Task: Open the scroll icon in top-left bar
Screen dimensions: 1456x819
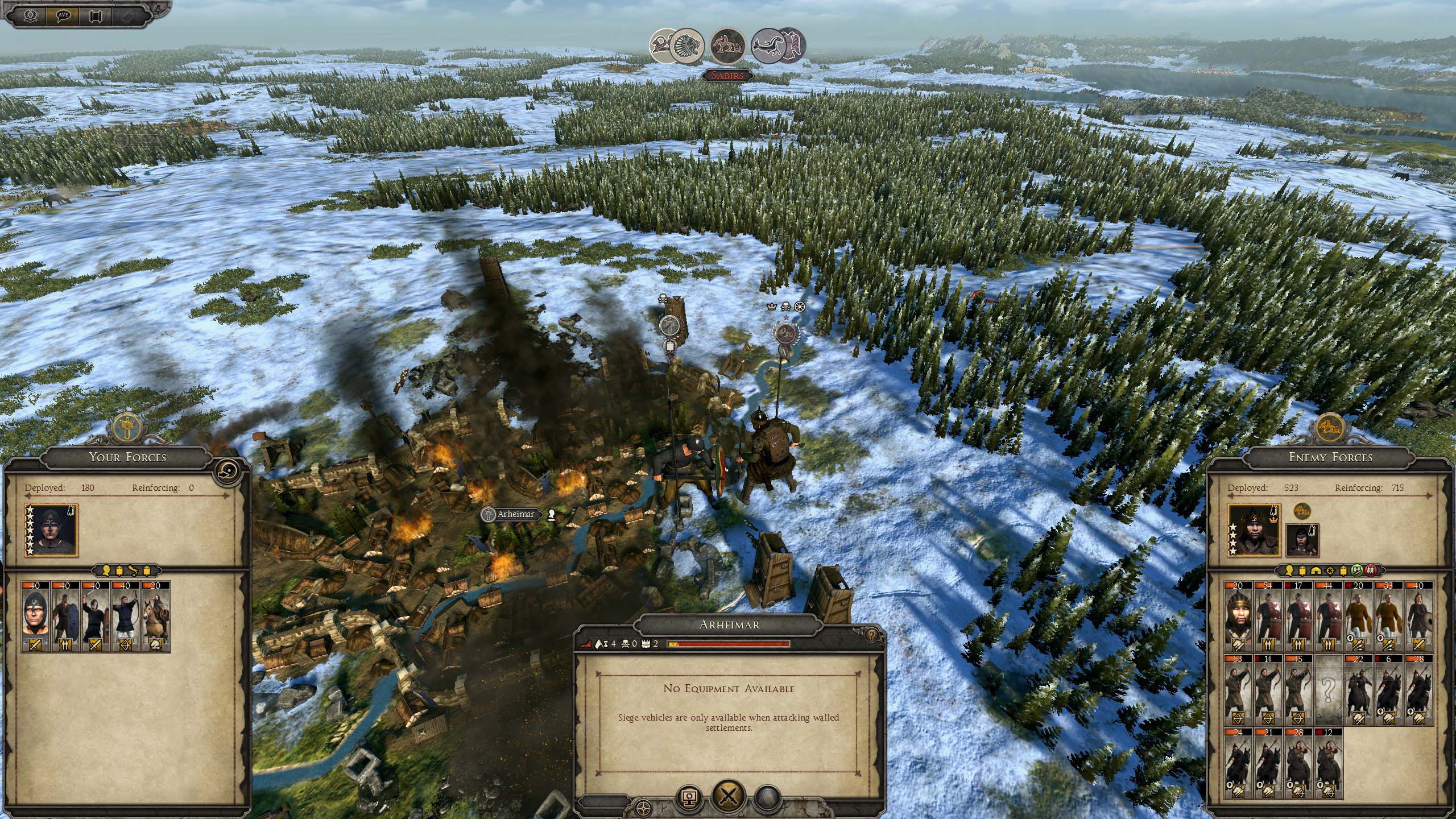Action: (x=95, y=15)
